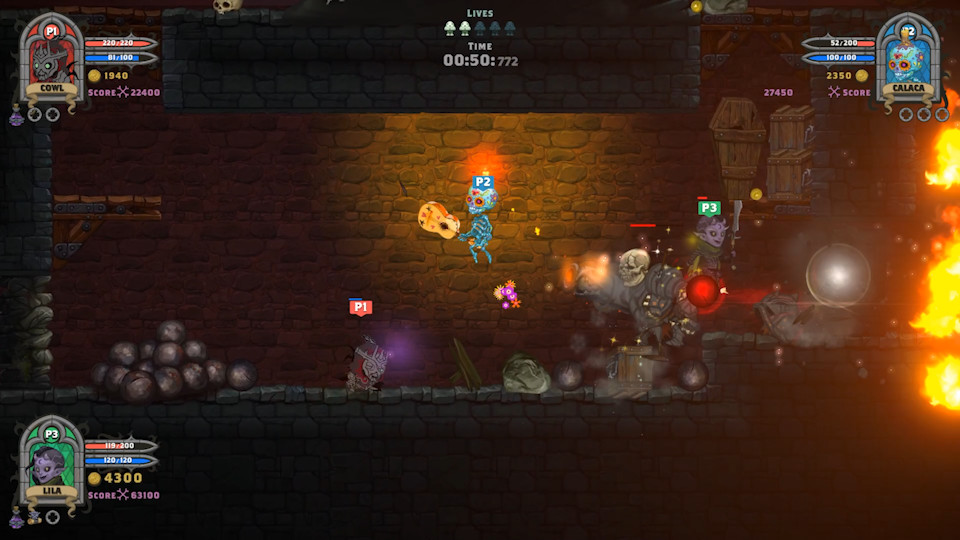Click the gargoyle scroll item under Lila's portrait

point(34,517)
